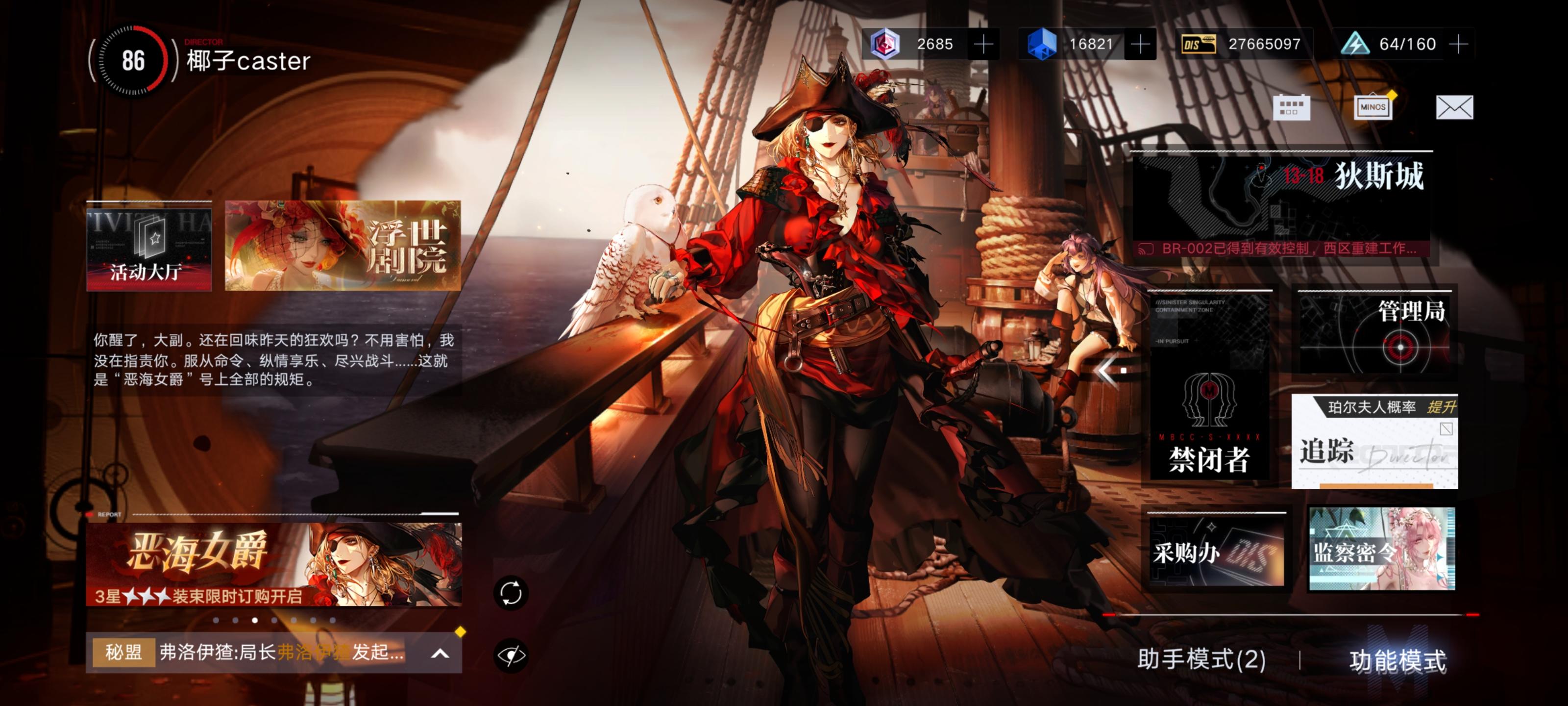Open the calendar icon
The height and width of the screenshot is (706, 1568).
(x=1291, y=108)
